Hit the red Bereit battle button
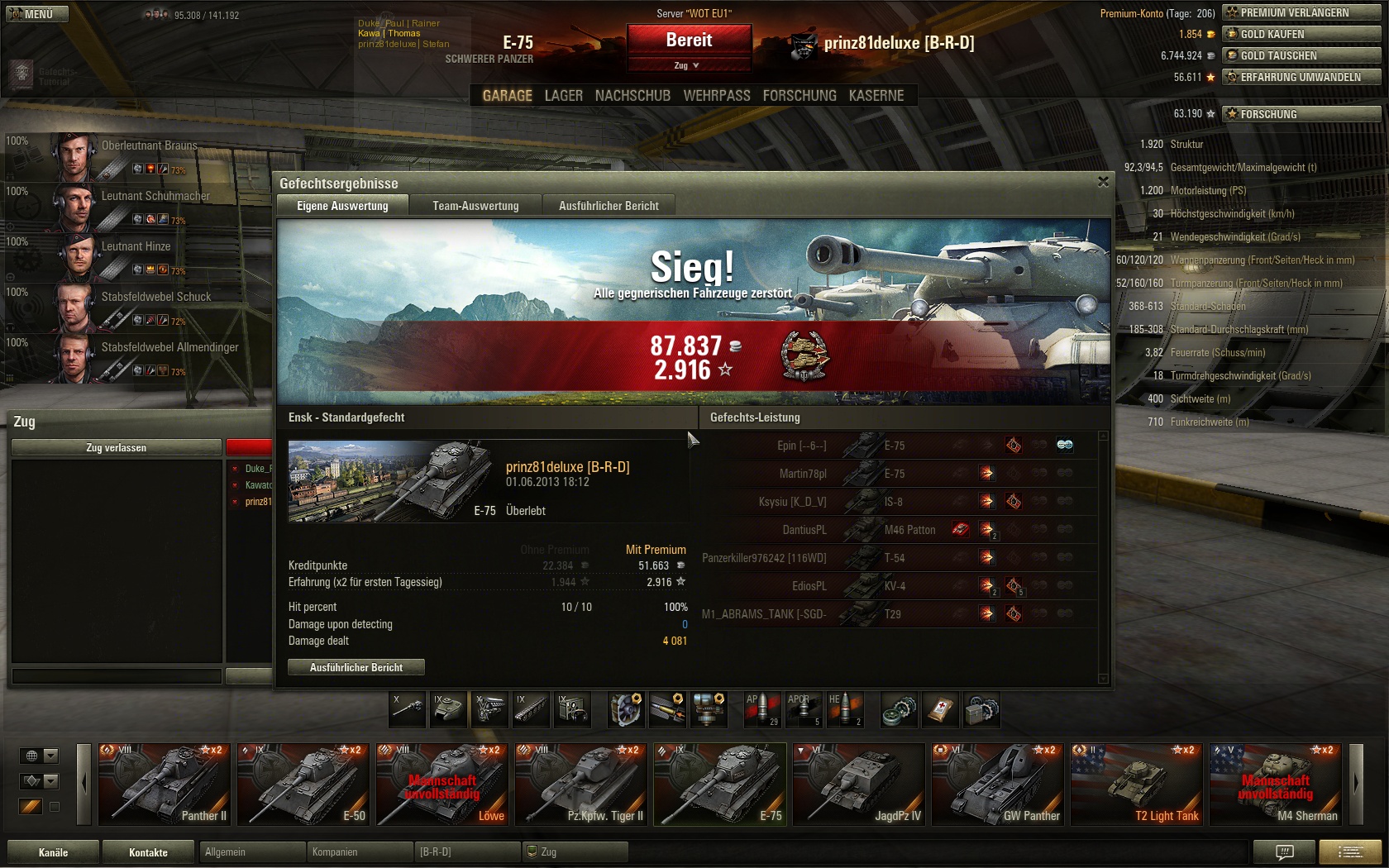 pyautogui.click(x=689, y=41)
